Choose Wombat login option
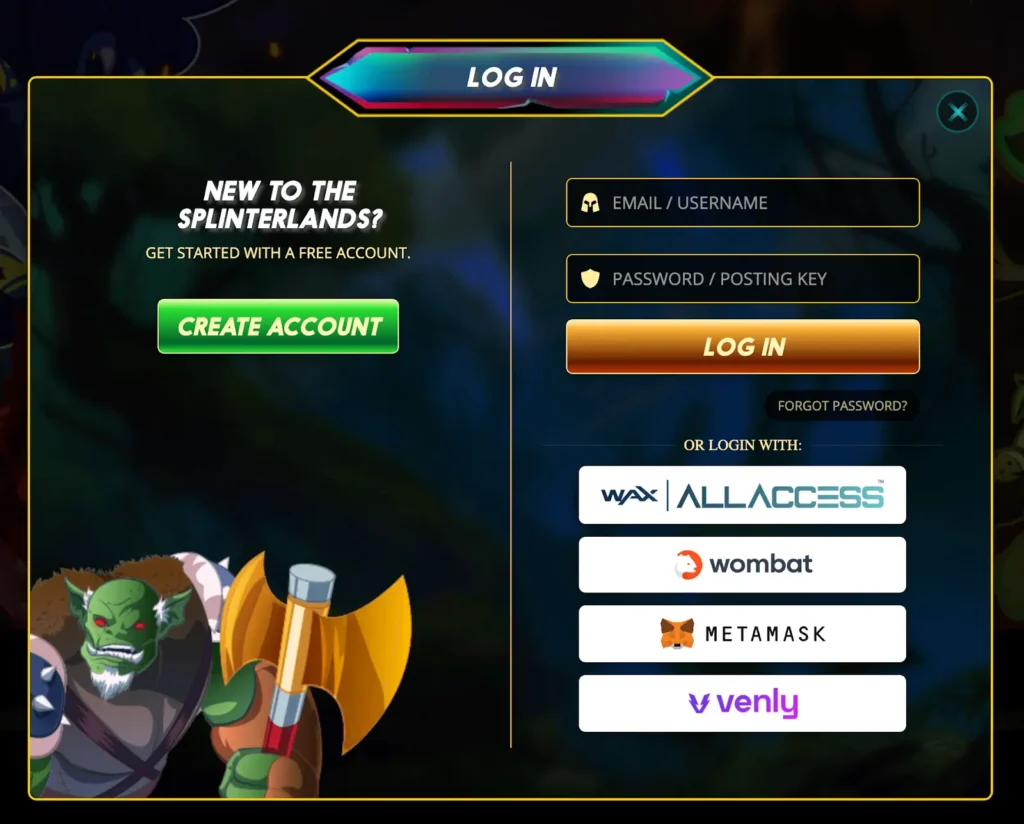This screenshot has width=1024, height=824. tap(742, 564)
